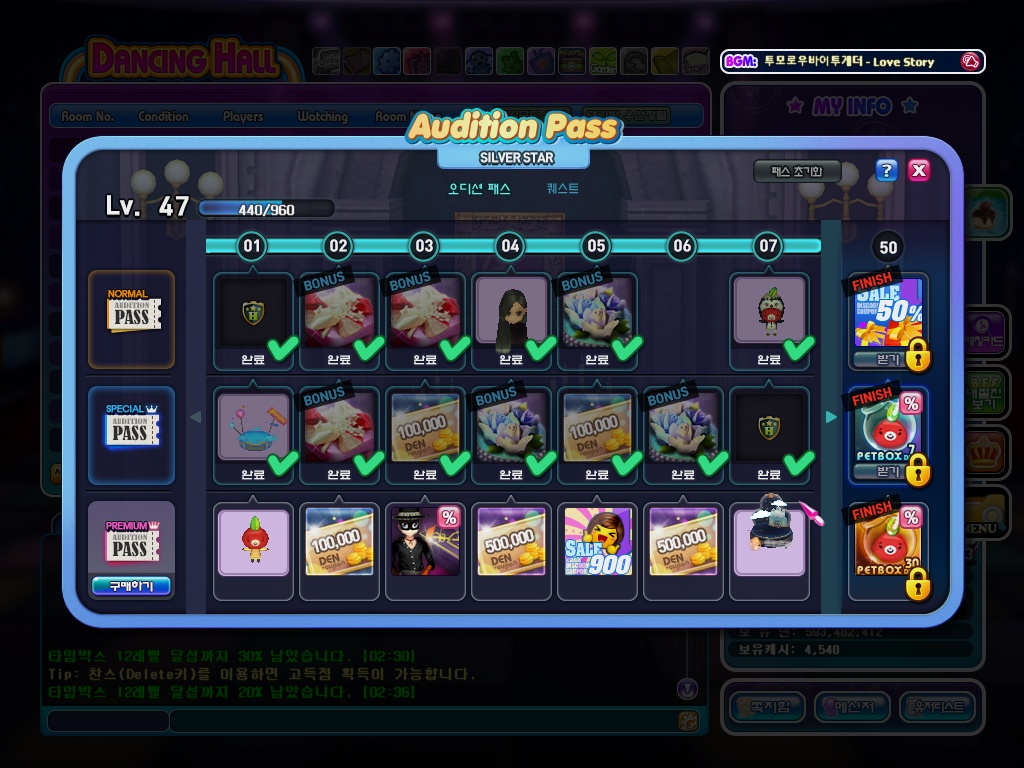Close the Audition Pass window

click(919, 170)
